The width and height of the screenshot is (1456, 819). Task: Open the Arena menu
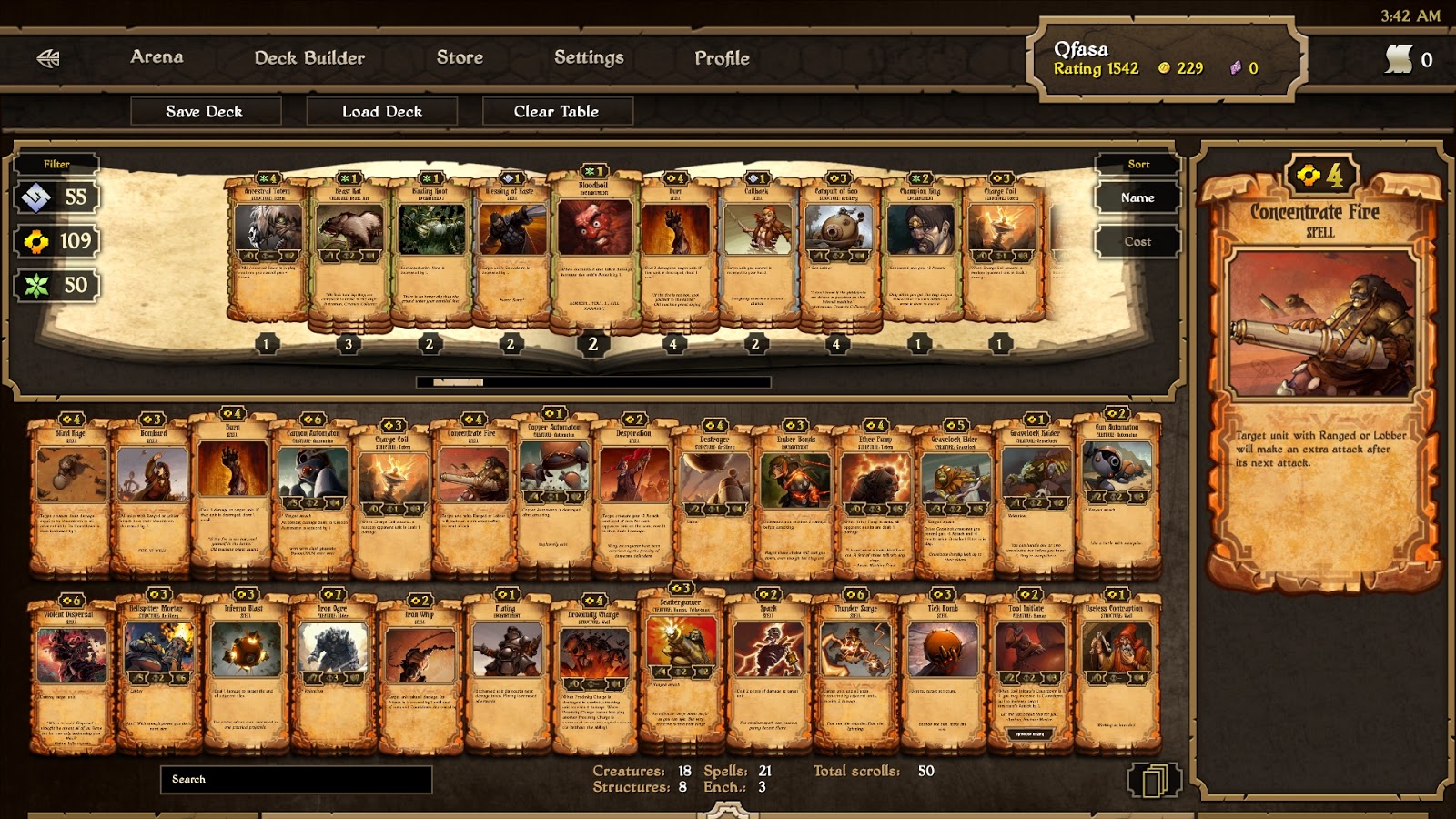[157, 56]
